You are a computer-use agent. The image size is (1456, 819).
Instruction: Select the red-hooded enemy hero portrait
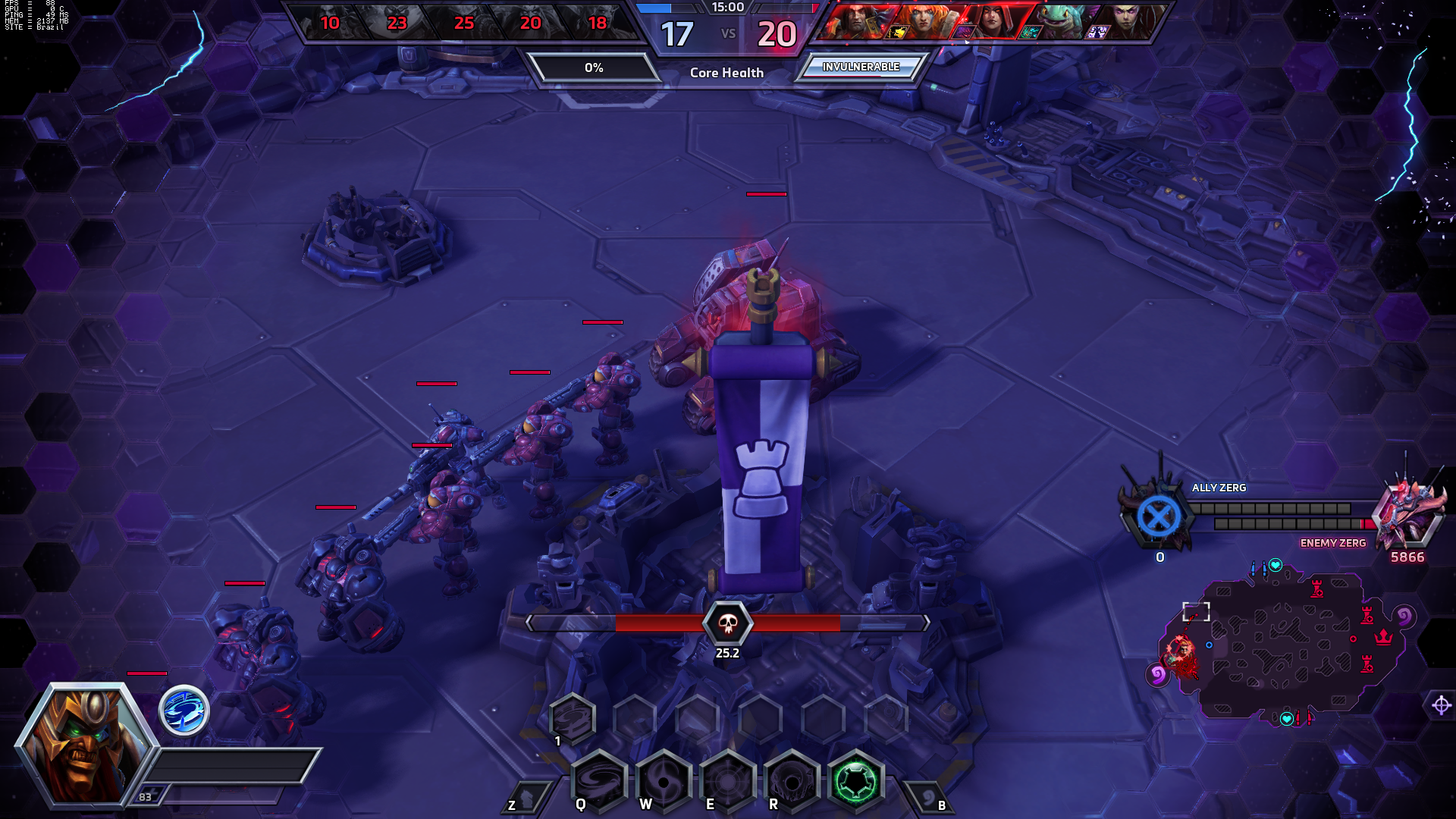point(992,21)
